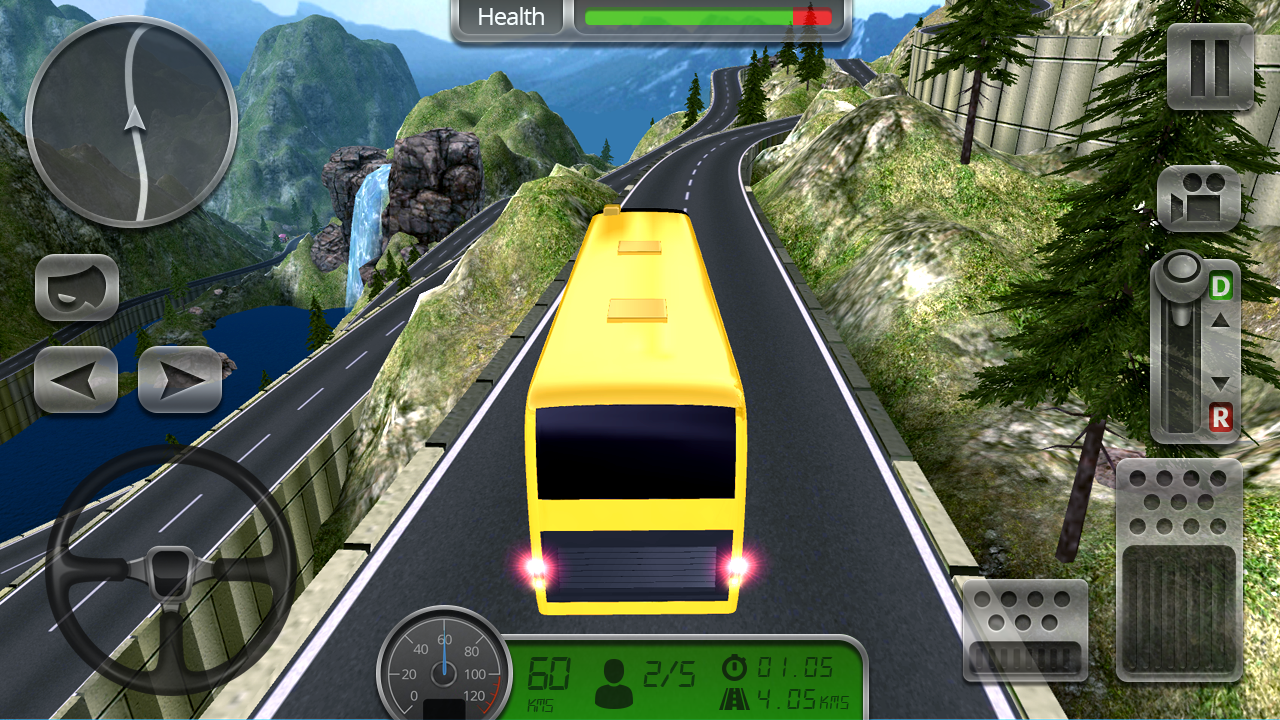The height and width of the screenshot is (720, 1280).
Task: Click the green health progress bar
Action: click(x=690, y=15)
